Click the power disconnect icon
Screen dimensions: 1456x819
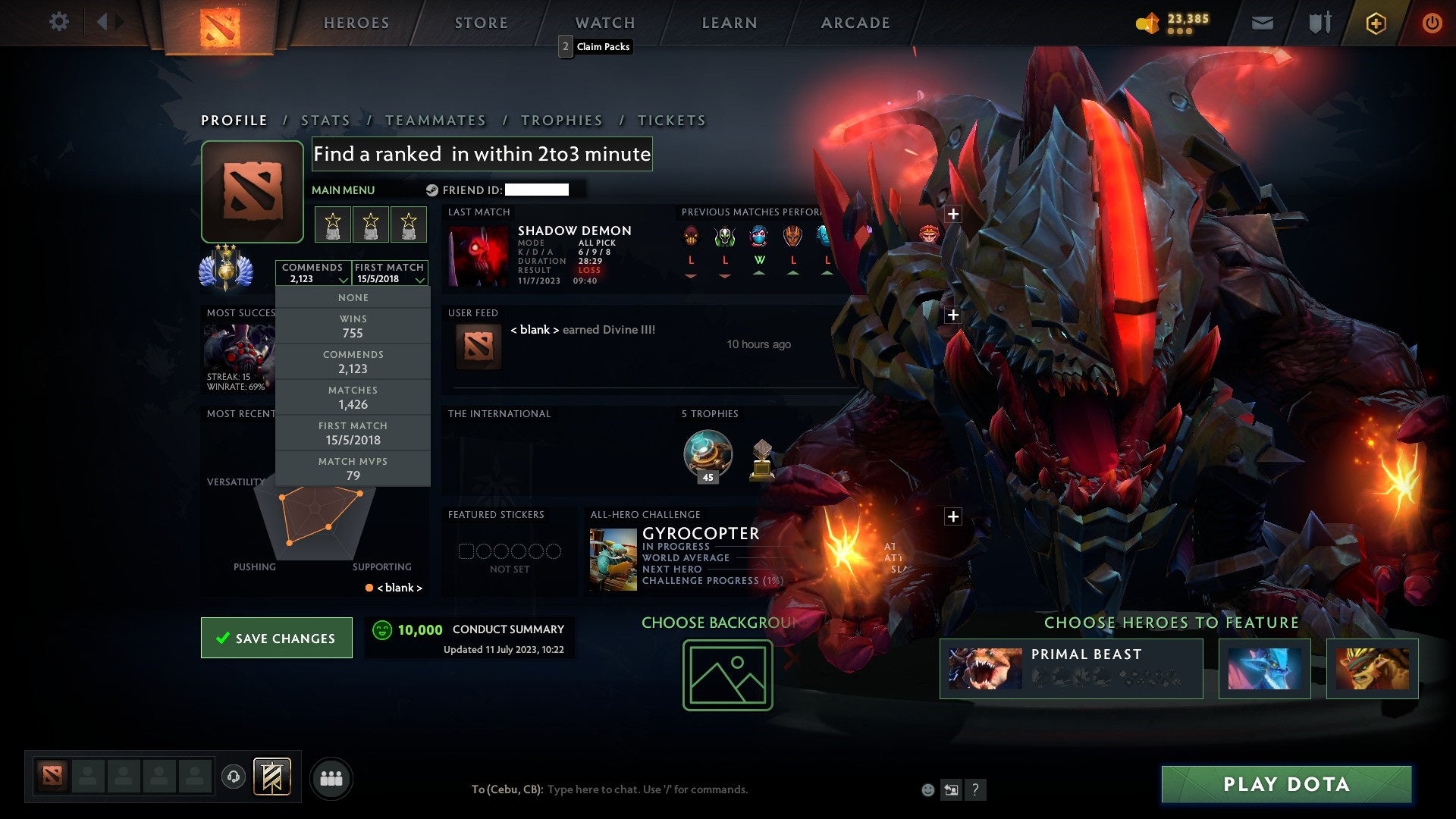click(x=1432, y=23)
